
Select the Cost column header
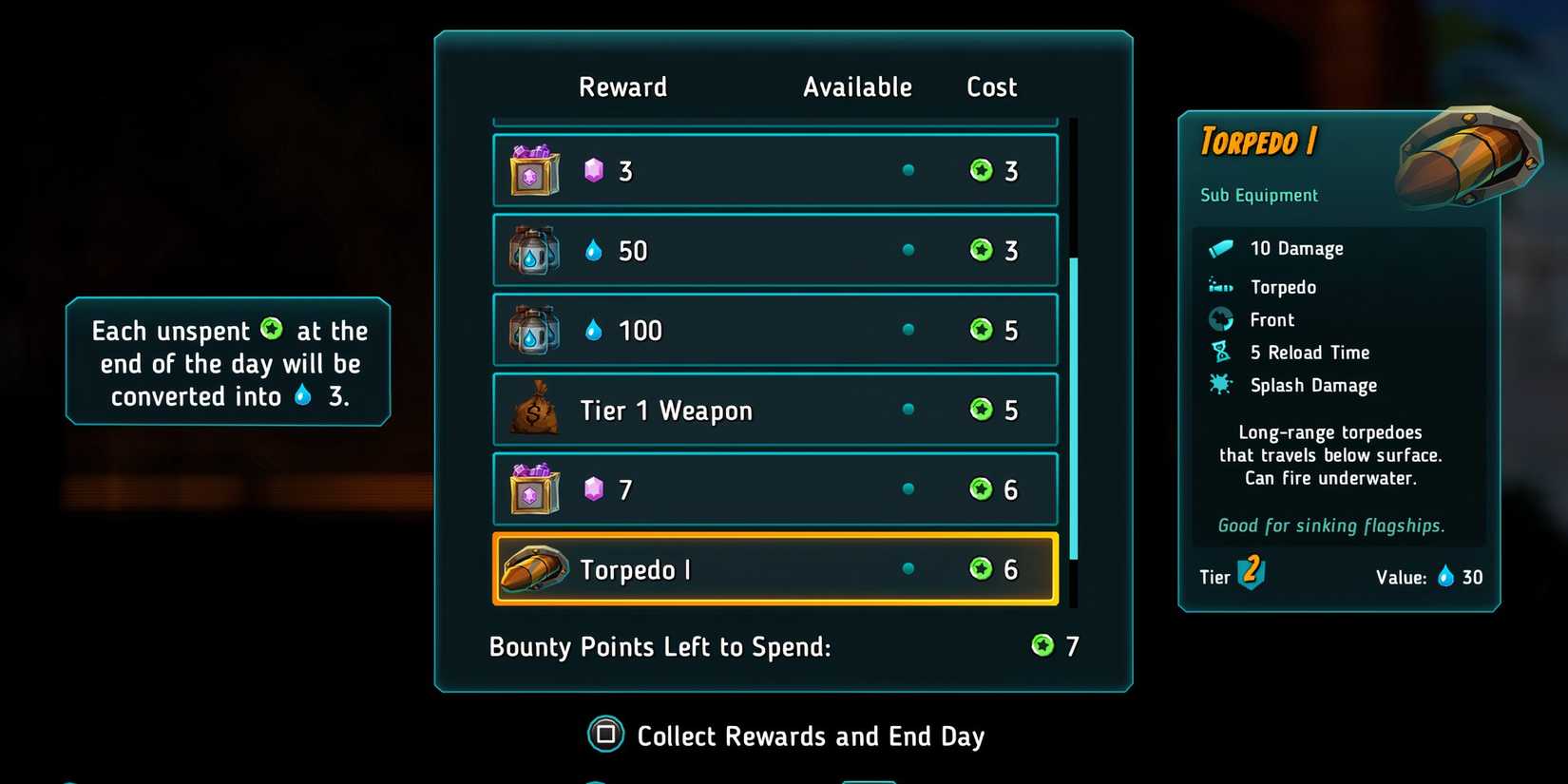pyautogui.click(x=990, y=86)
